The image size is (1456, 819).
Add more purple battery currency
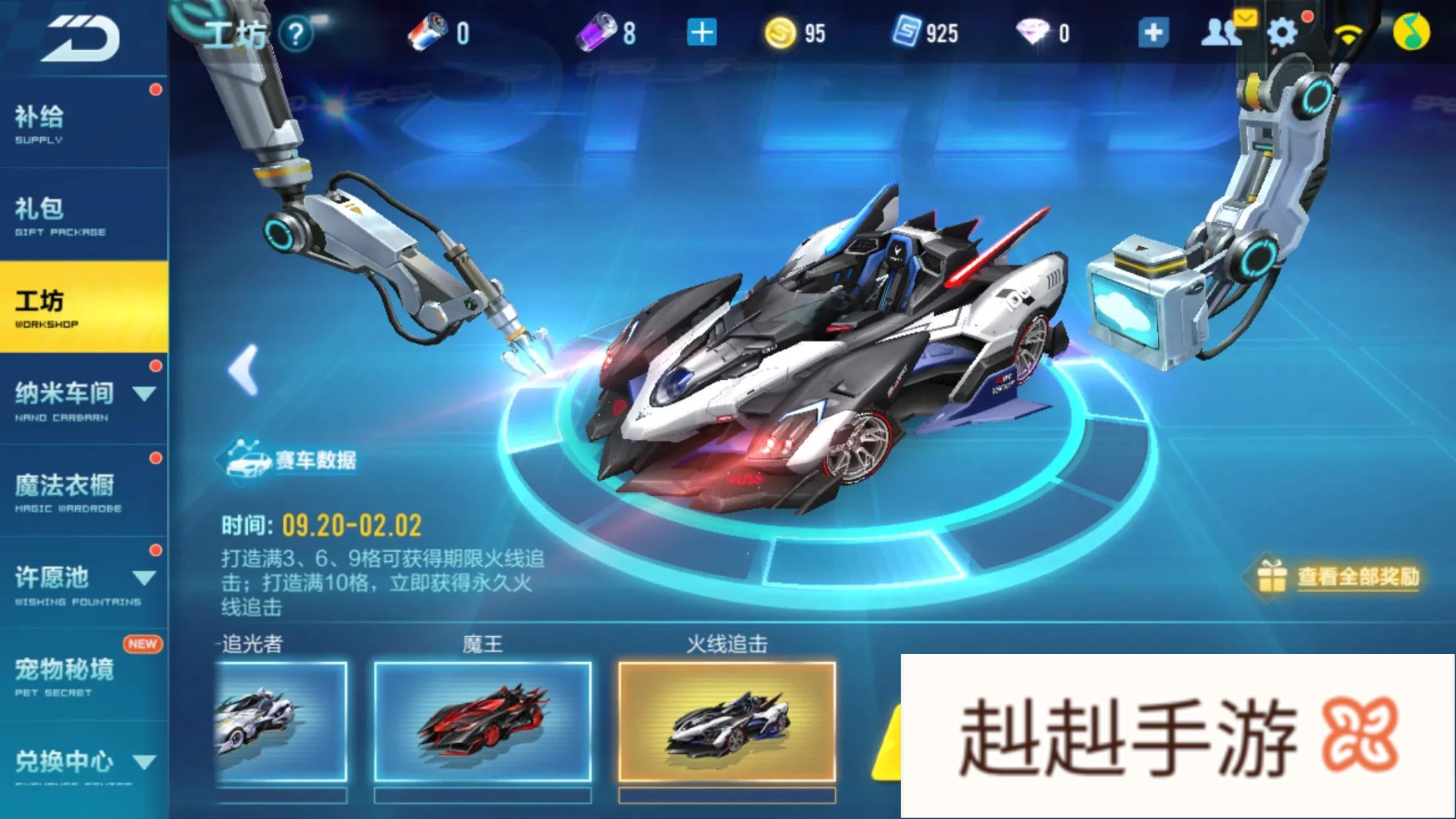coord(701,32)
